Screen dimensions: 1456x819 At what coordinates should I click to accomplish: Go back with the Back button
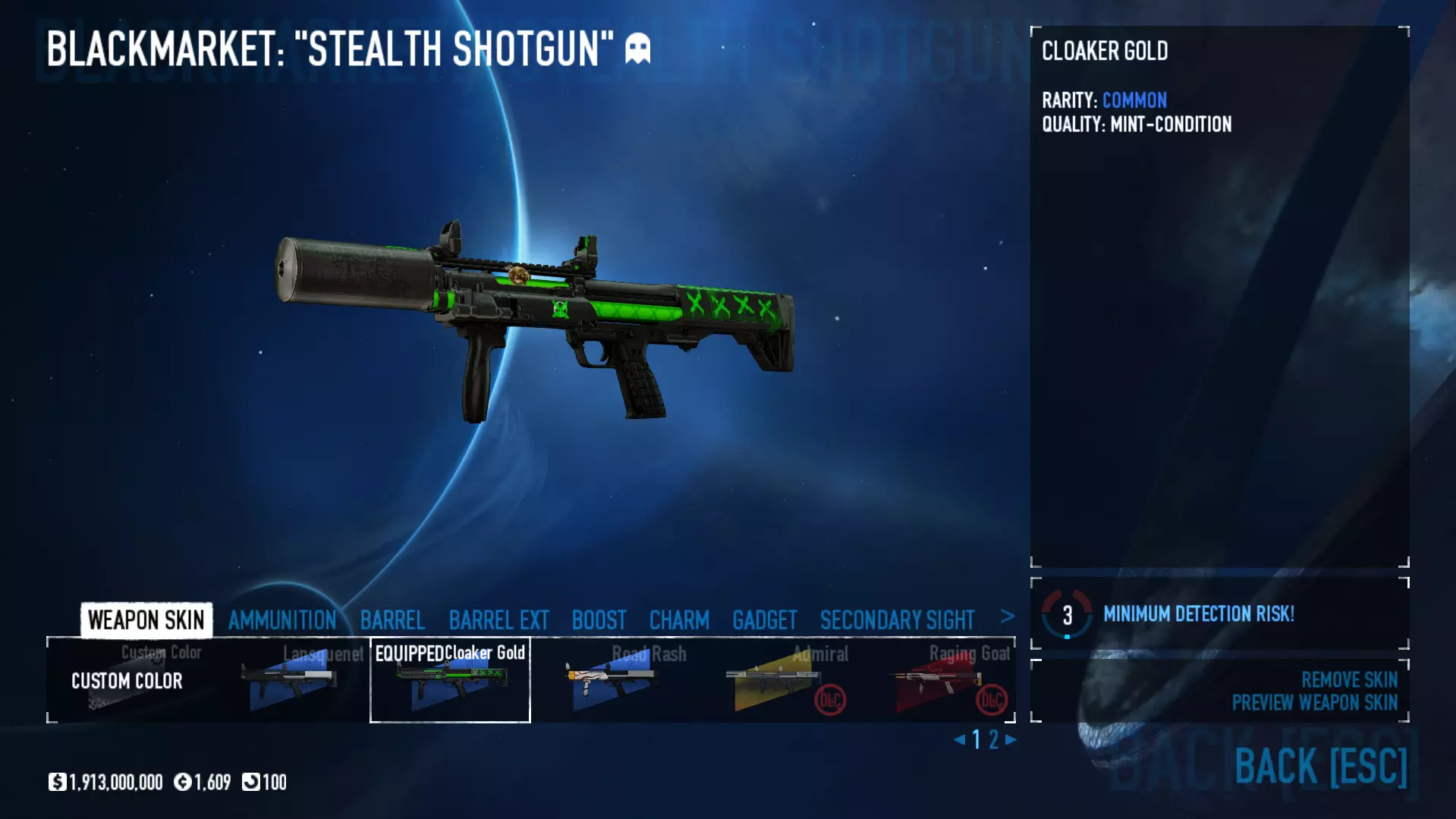[1320, 766]
